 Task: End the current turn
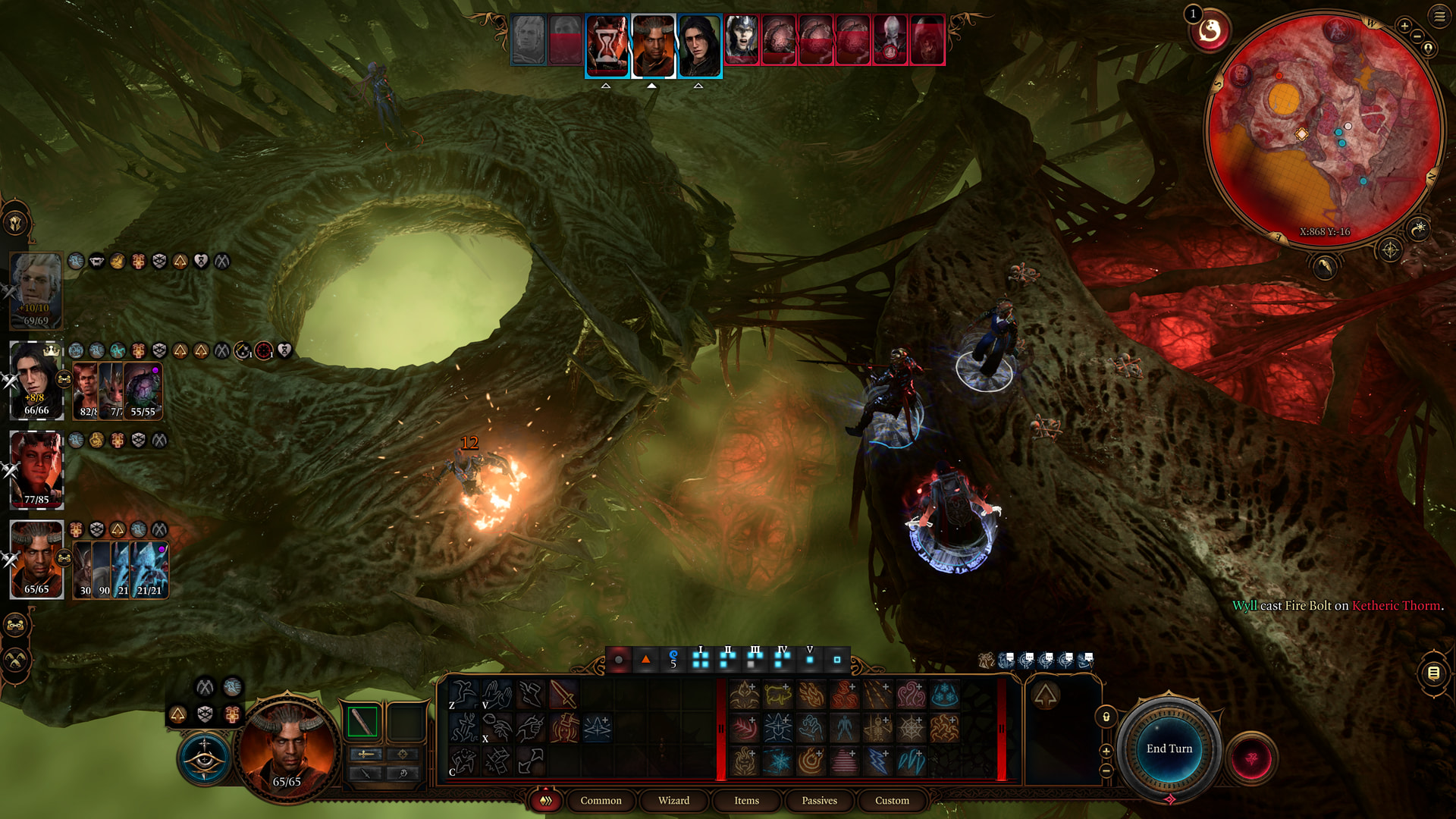click(x=1169, y=748)
